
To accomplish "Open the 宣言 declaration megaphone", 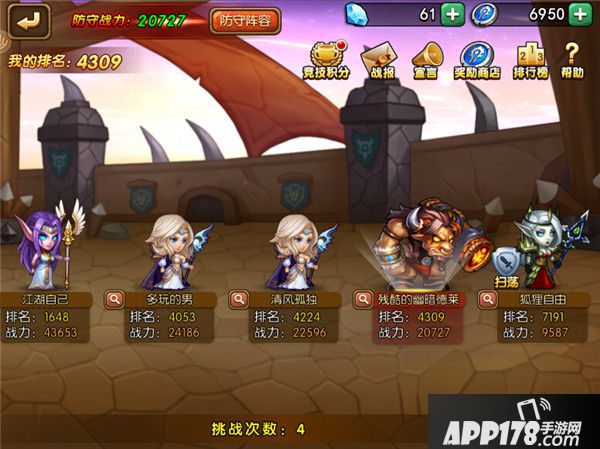I will [426, 59].
